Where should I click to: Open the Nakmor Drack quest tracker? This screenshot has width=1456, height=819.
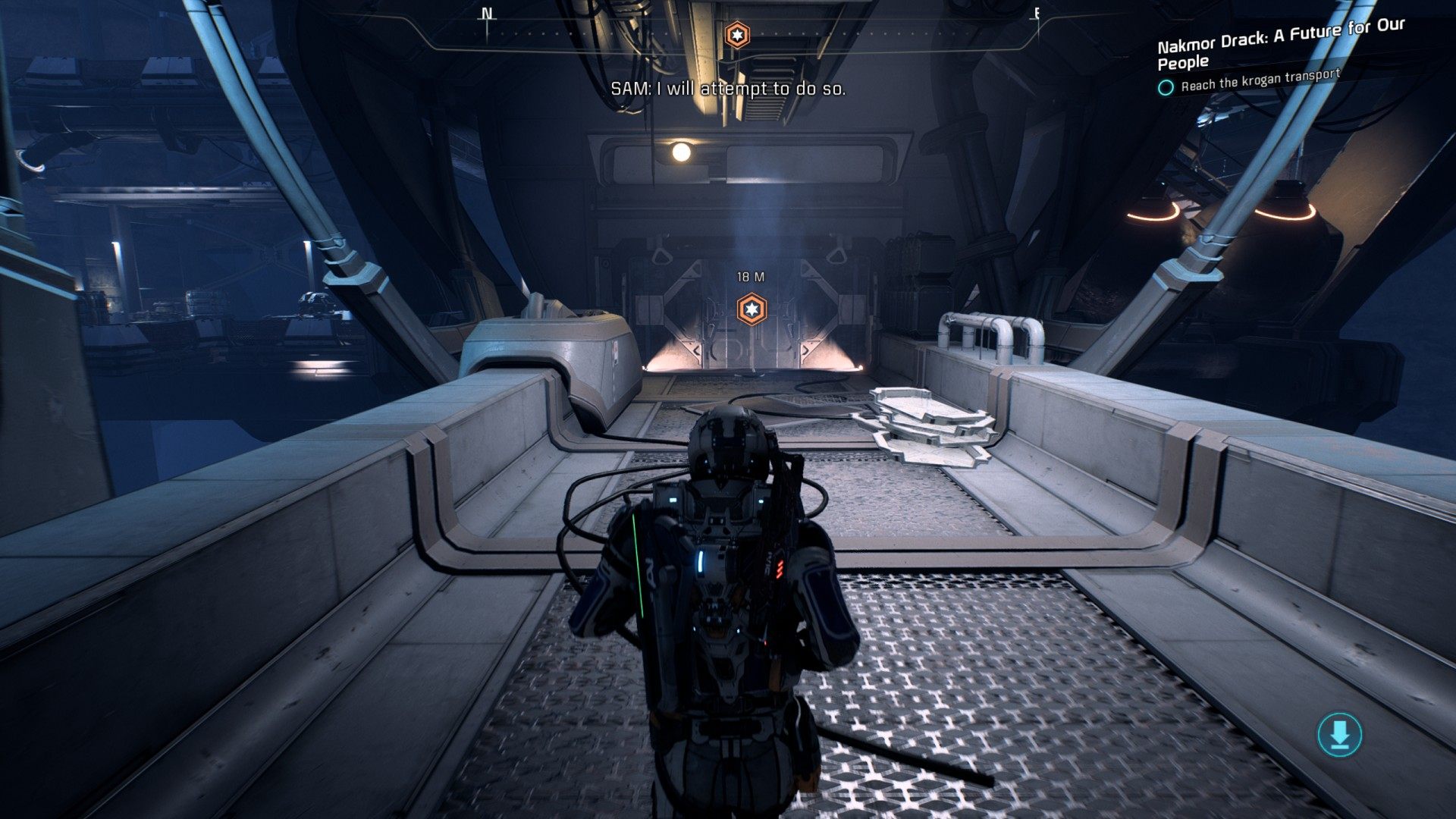pyautogui.click(x=1280, y=44)
